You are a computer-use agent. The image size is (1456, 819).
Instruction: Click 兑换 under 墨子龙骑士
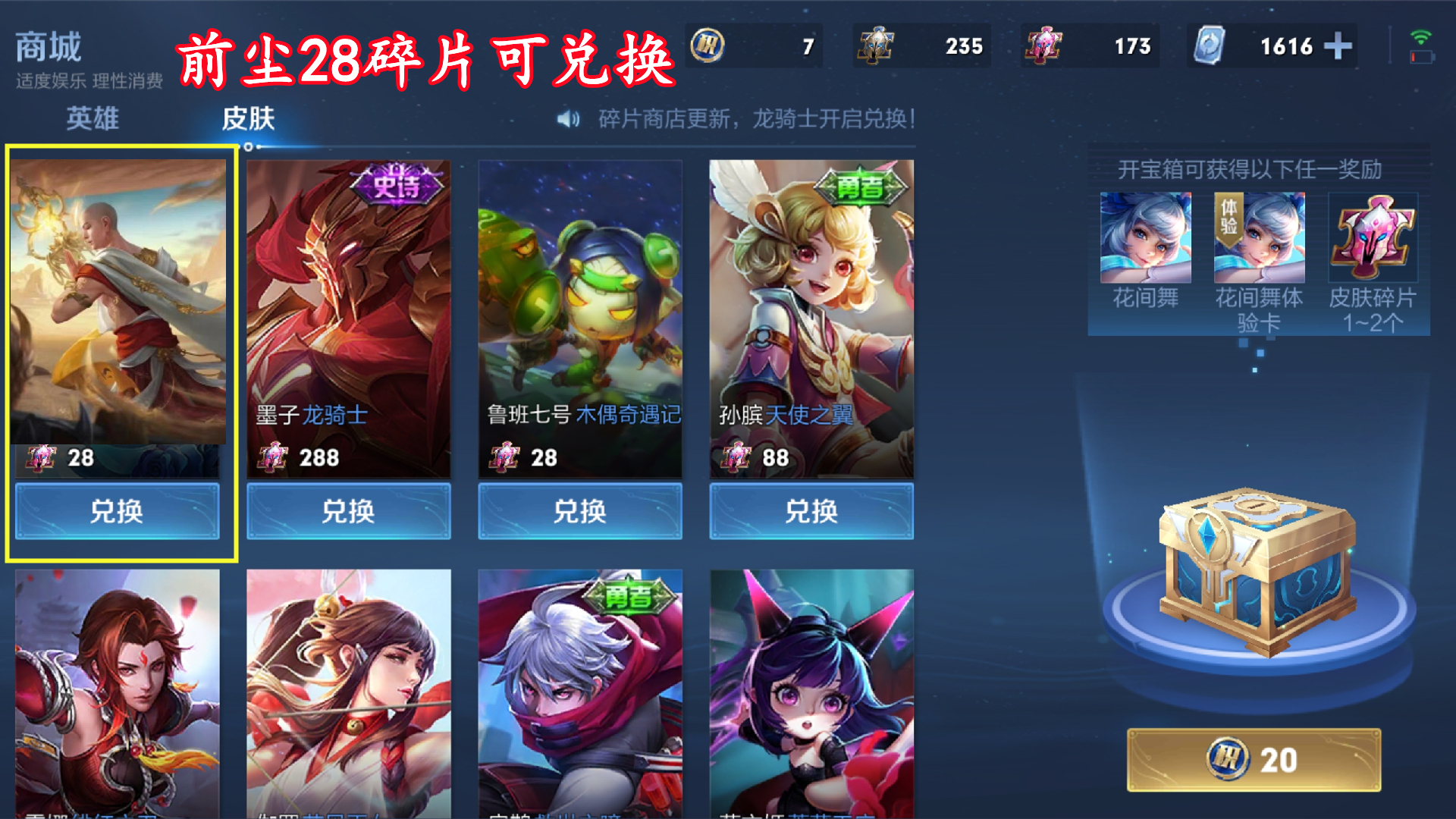click(349, 512)
